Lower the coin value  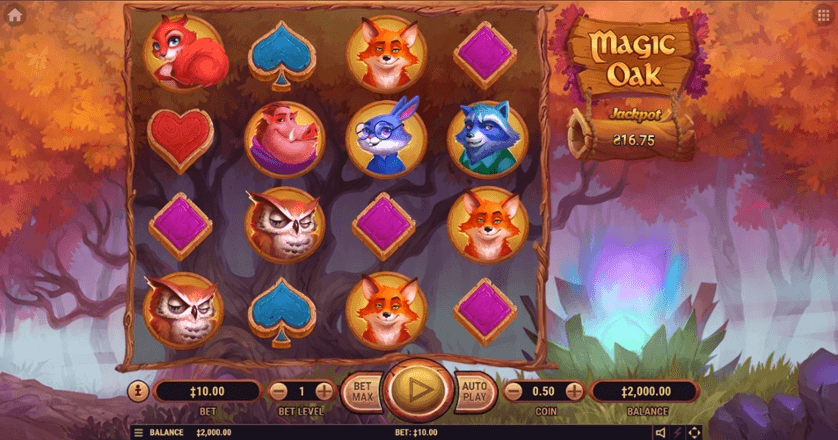pos(513,391)
